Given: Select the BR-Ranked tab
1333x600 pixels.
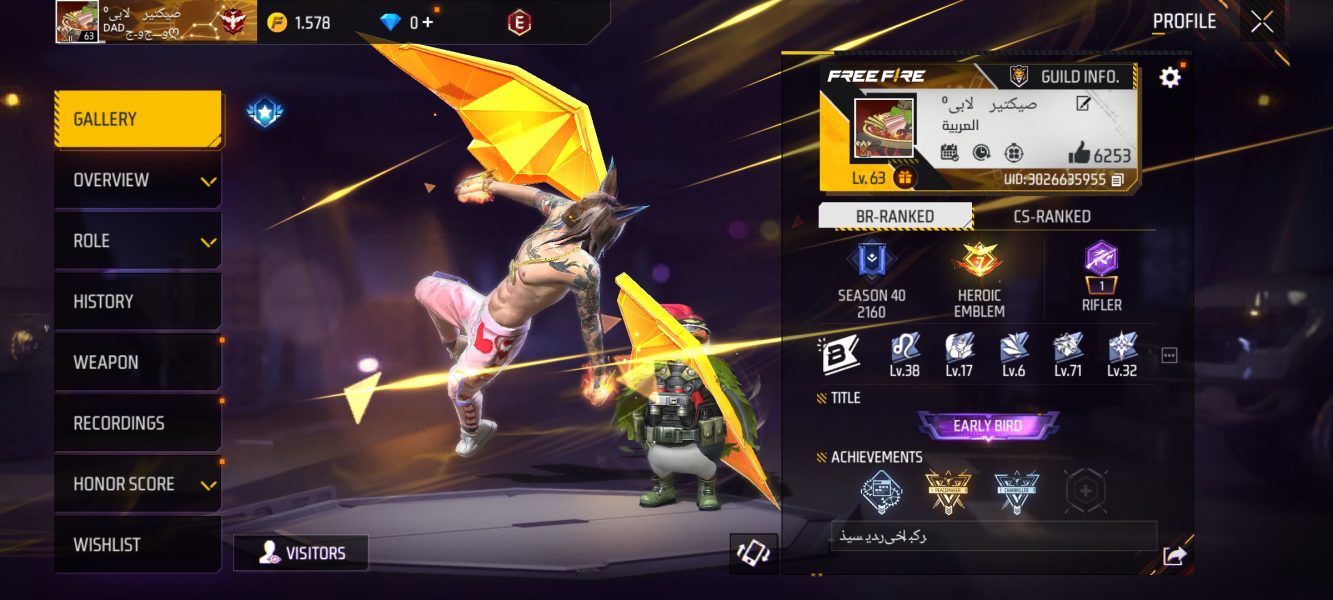Looking at the screenshot, I should [x=894, y=217].
